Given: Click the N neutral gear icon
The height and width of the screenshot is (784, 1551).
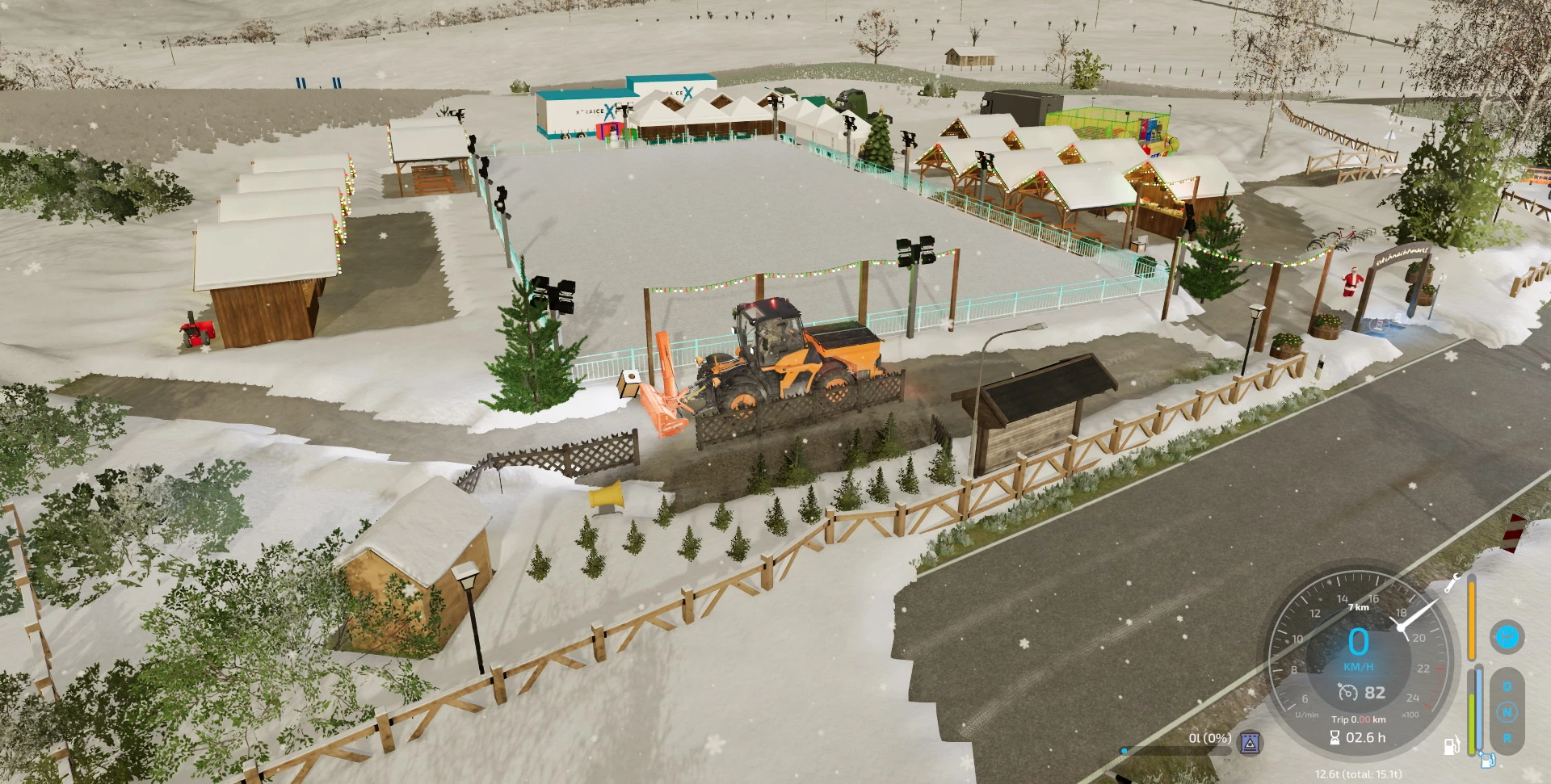Looking at the screenshot, I should (1508, 711).
